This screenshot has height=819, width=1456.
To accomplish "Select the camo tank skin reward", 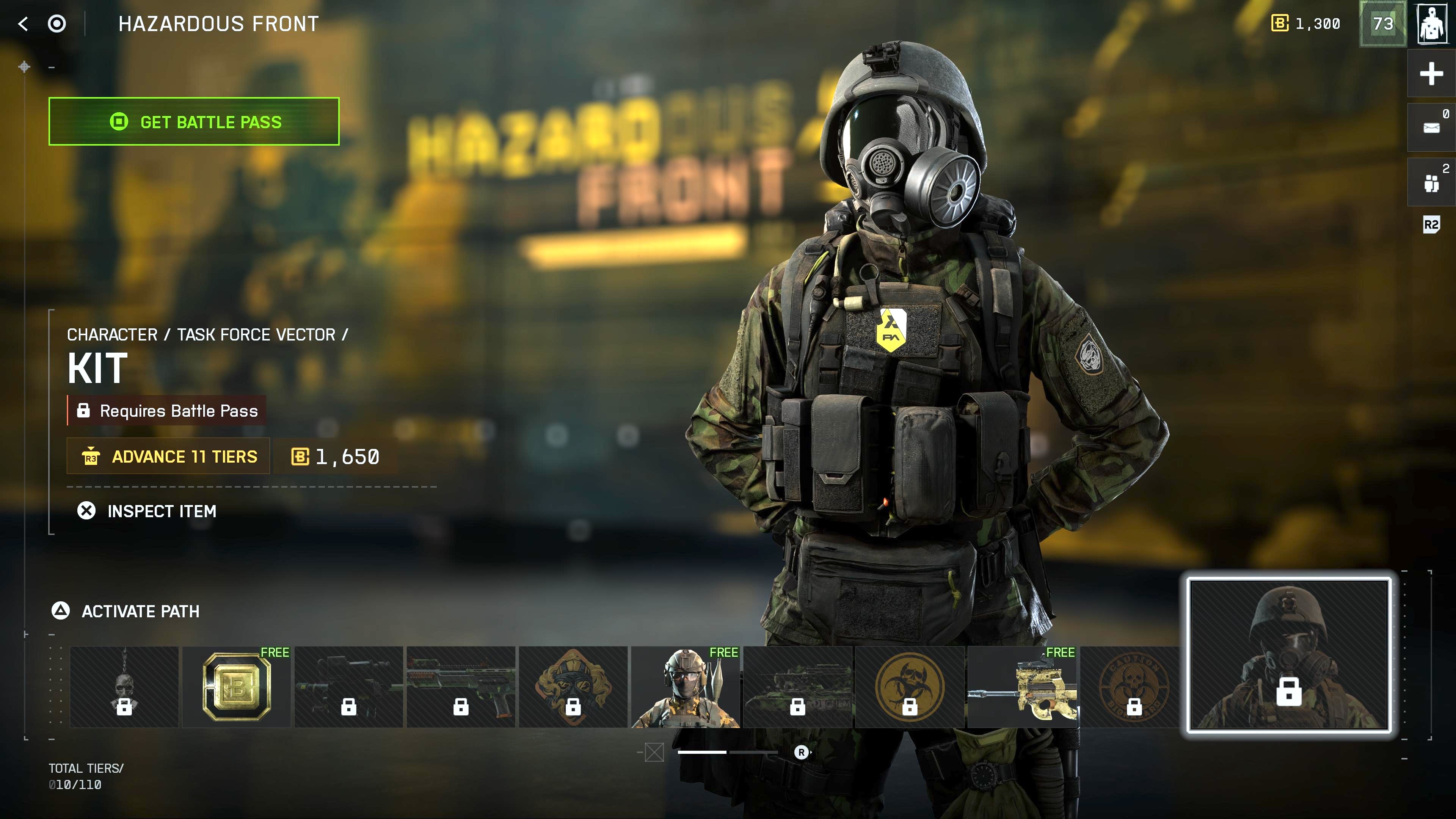I will click(797, 687).
